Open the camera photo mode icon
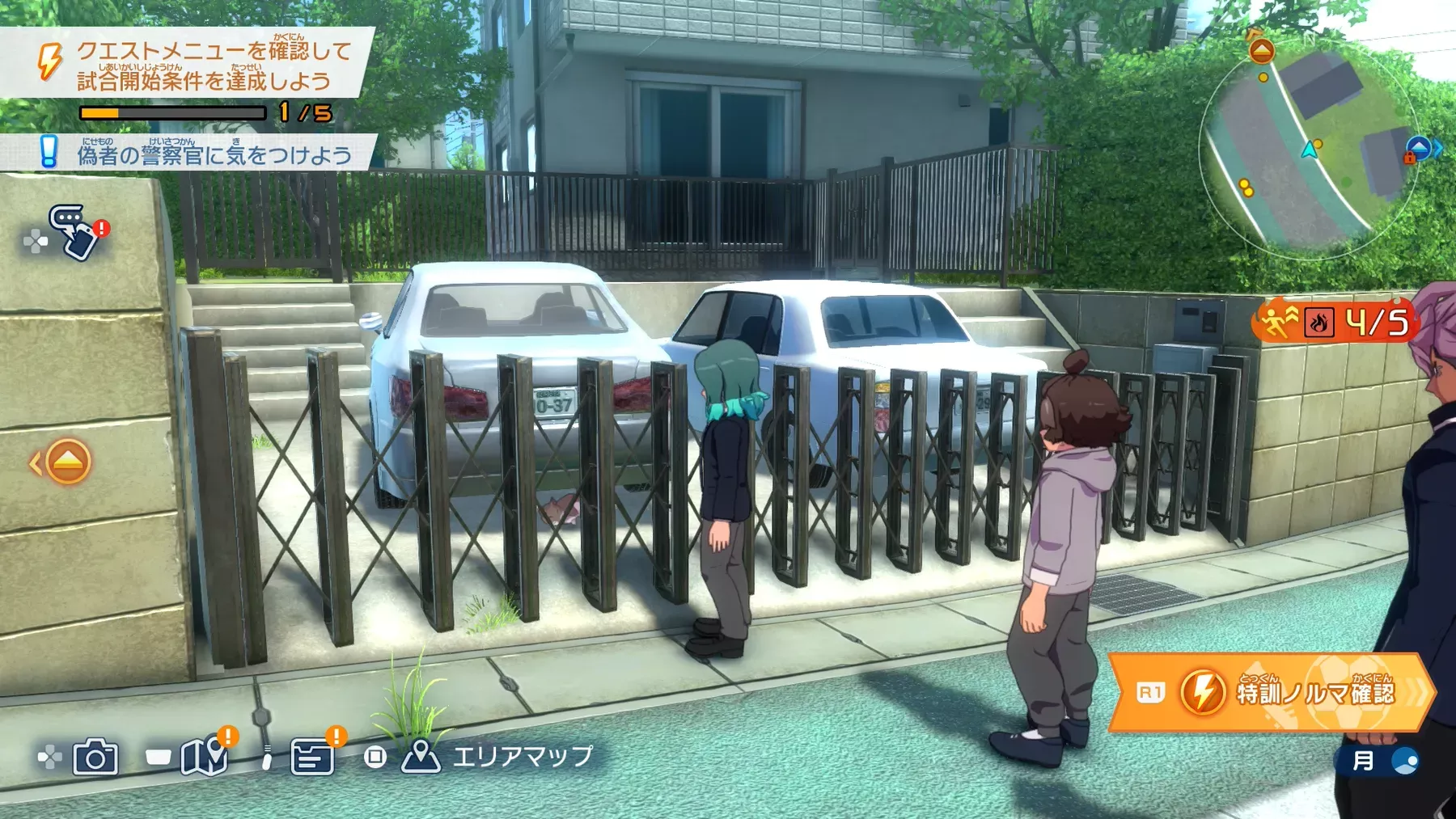Viewport: 1456px width, 819px height. click(x=95, y=758)
